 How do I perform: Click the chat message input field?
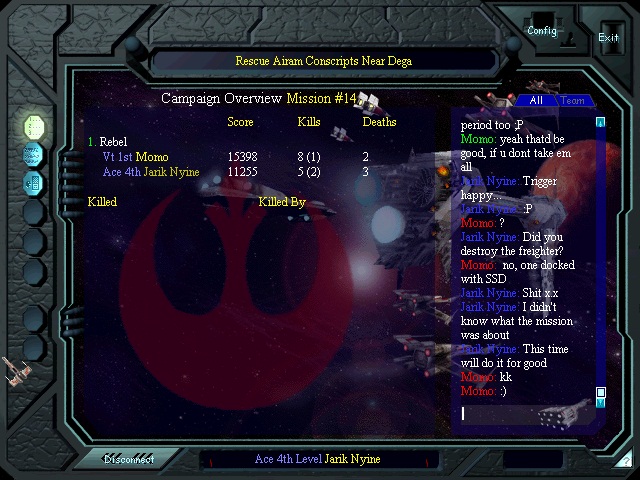pyautogui.click(x=525, y=413)
